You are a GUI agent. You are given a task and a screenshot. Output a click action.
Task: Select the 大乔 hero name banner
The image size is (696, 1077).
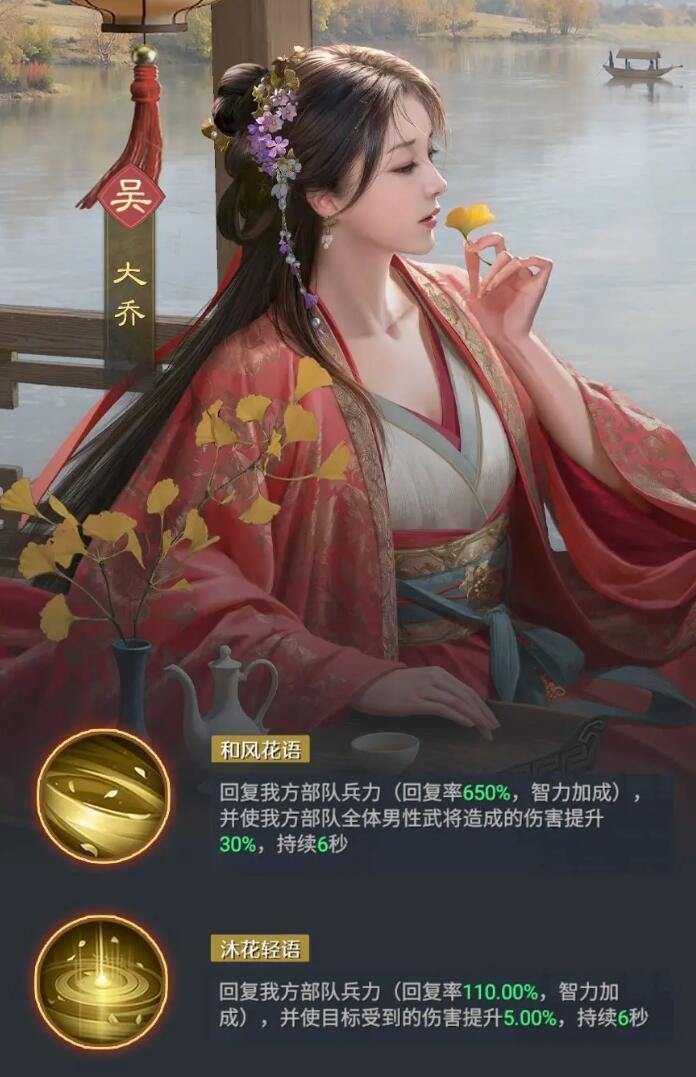click(130, 292)
